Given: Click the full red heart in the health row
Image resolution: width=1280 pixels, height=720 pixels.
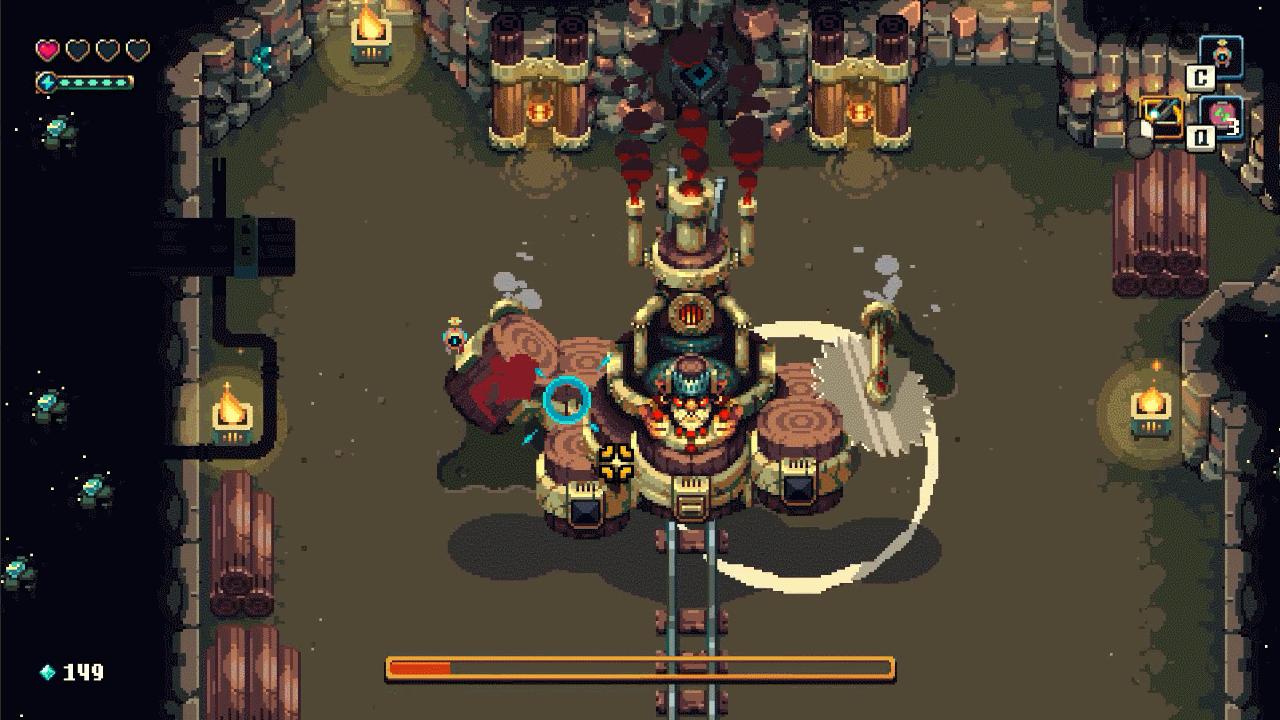Looking at the screenshot, I should [47, 49].
